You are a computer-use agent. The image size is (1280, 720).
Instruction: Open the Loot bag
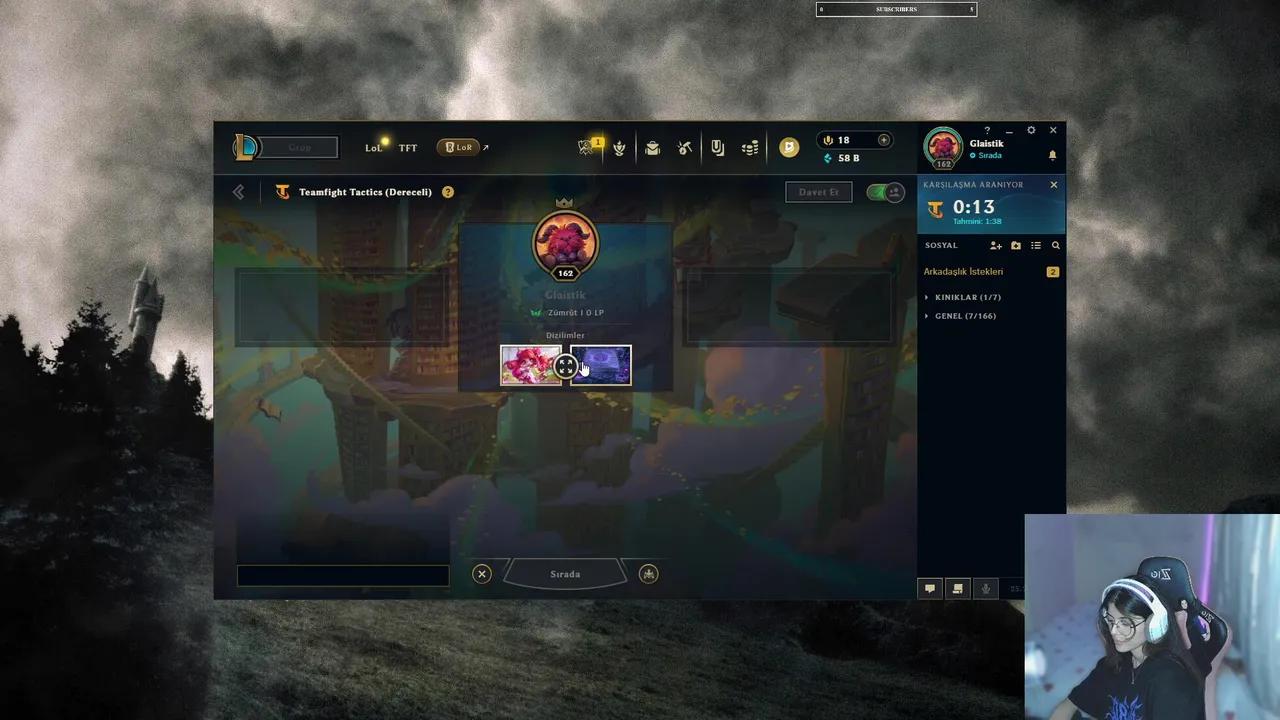click(653, 147)
